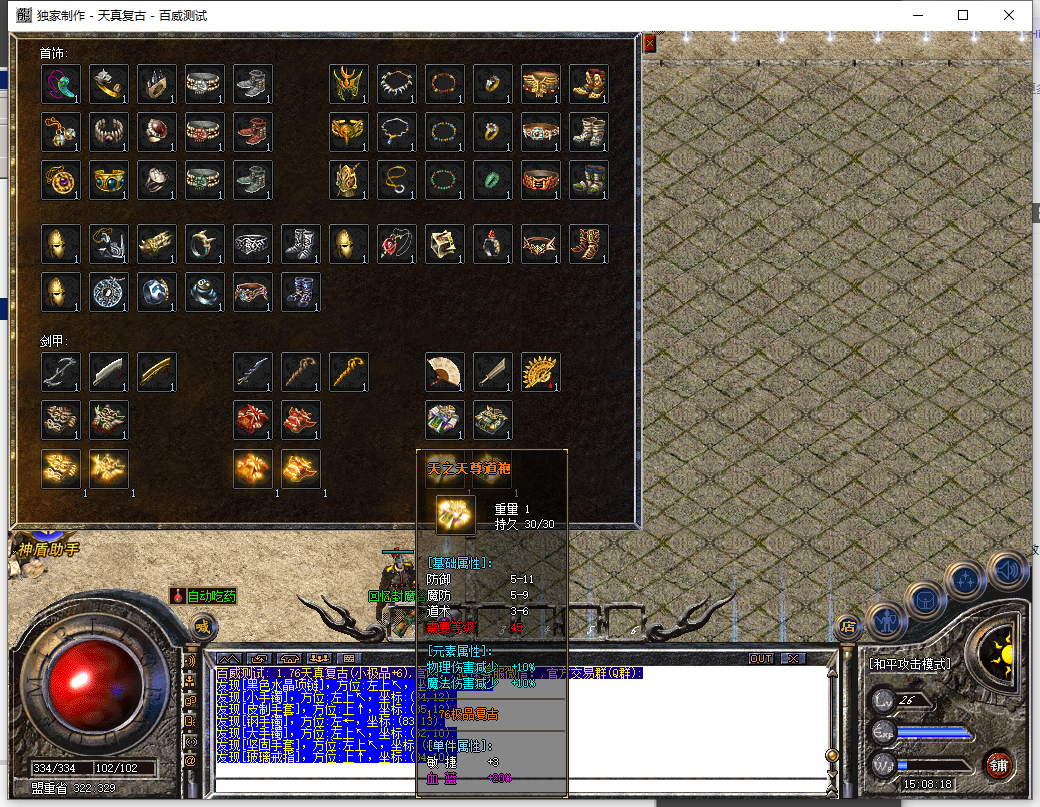
Task: Choose the curved silver halberd weapon
Action: tap(60, 372)
